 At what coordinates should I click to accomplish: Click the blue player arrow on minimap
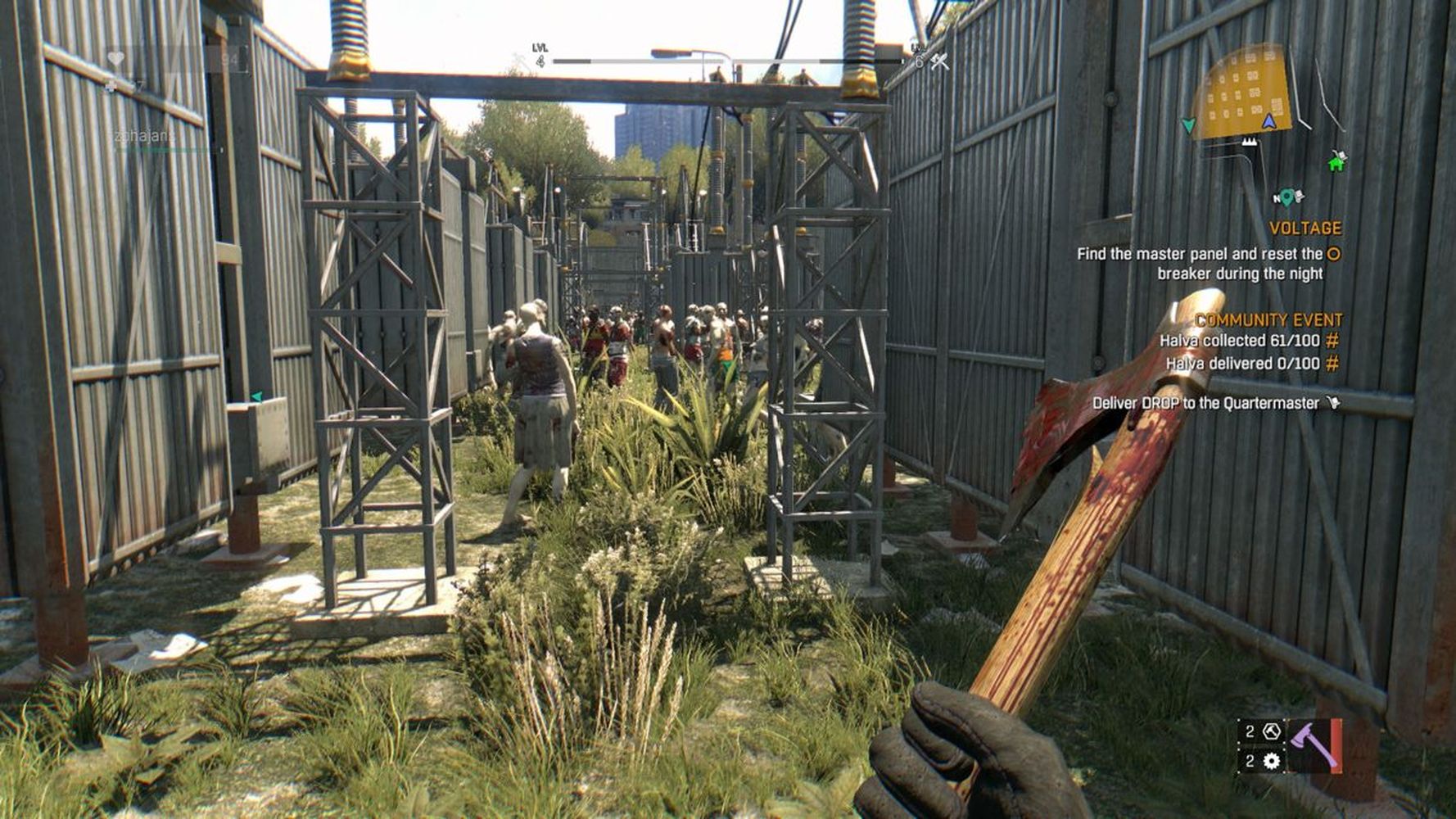(x=1268, y=122)
